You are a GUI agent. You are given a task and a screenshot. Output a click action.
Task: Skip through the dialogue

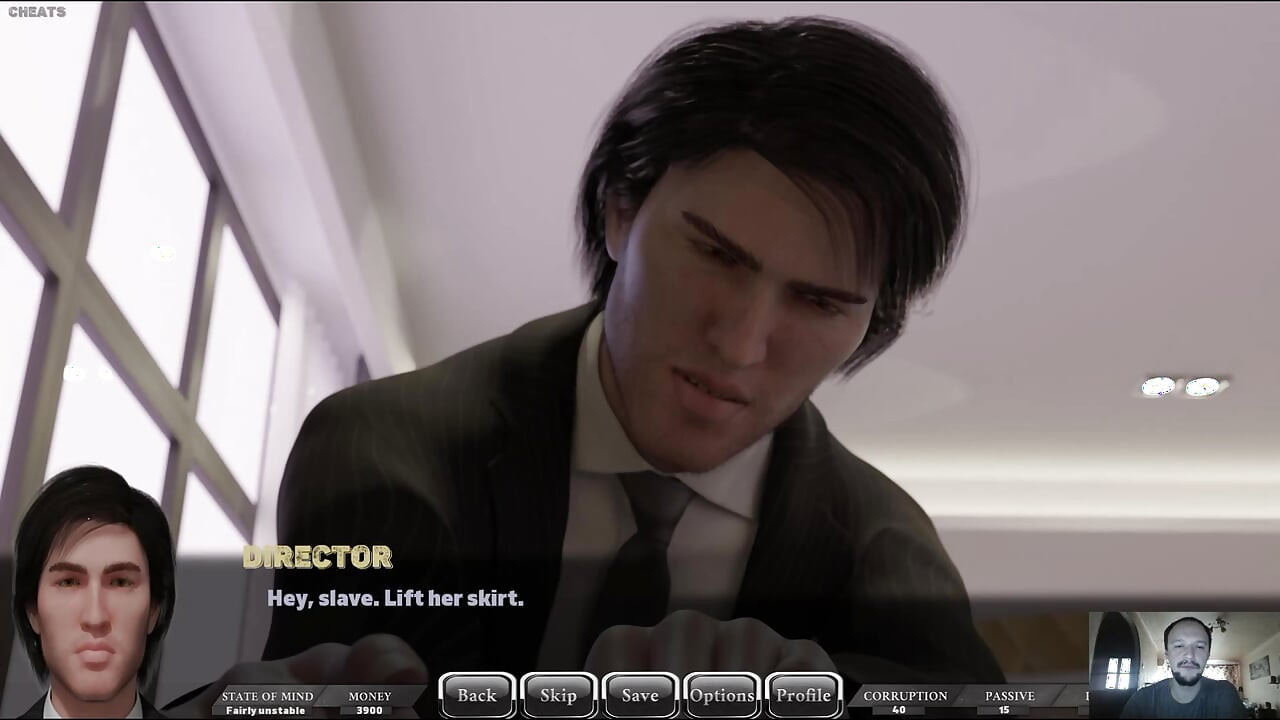(x=558, y=695)
